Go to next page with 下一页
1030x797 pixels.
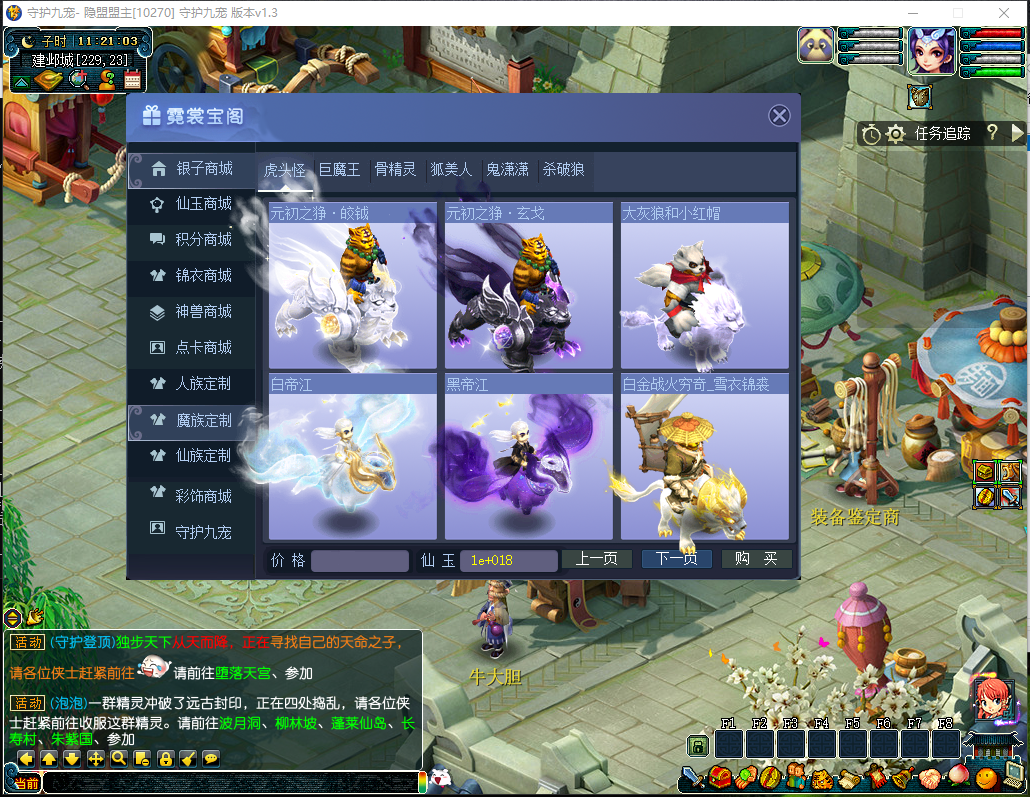coord(677,560)
